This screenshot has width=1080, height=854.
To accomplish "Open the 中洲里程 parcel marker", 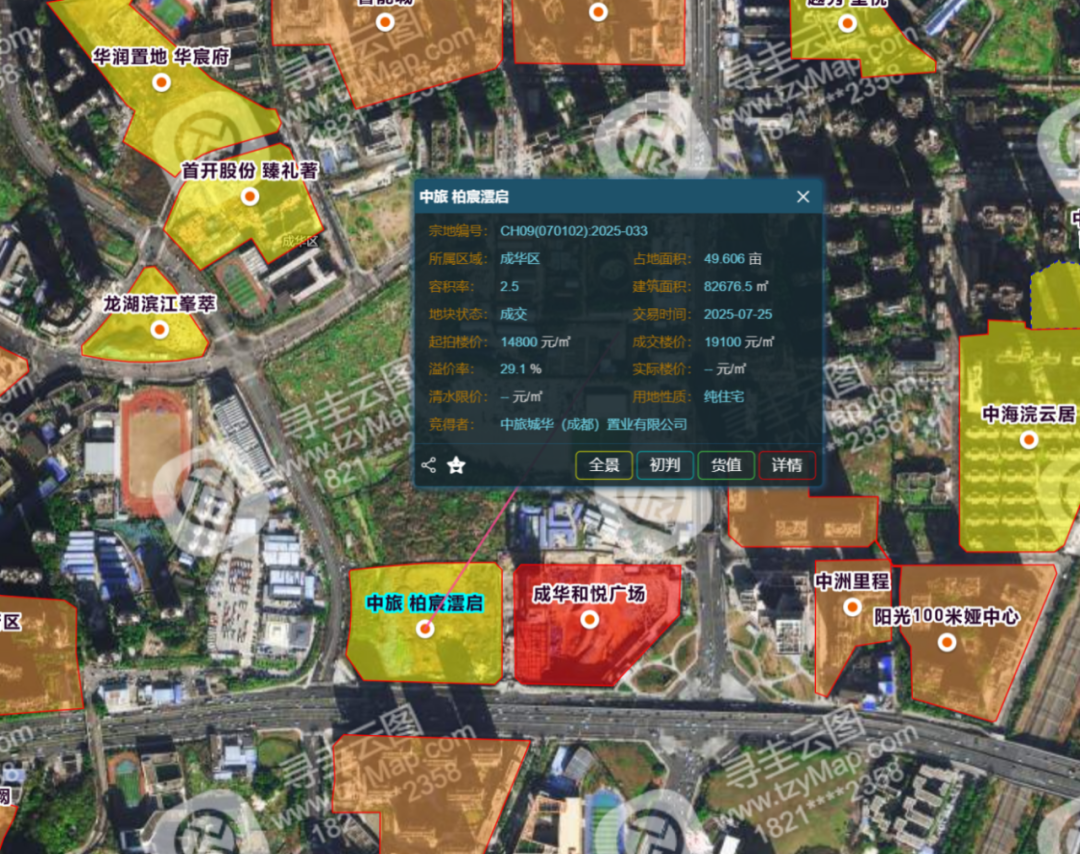I will (852, 606).
